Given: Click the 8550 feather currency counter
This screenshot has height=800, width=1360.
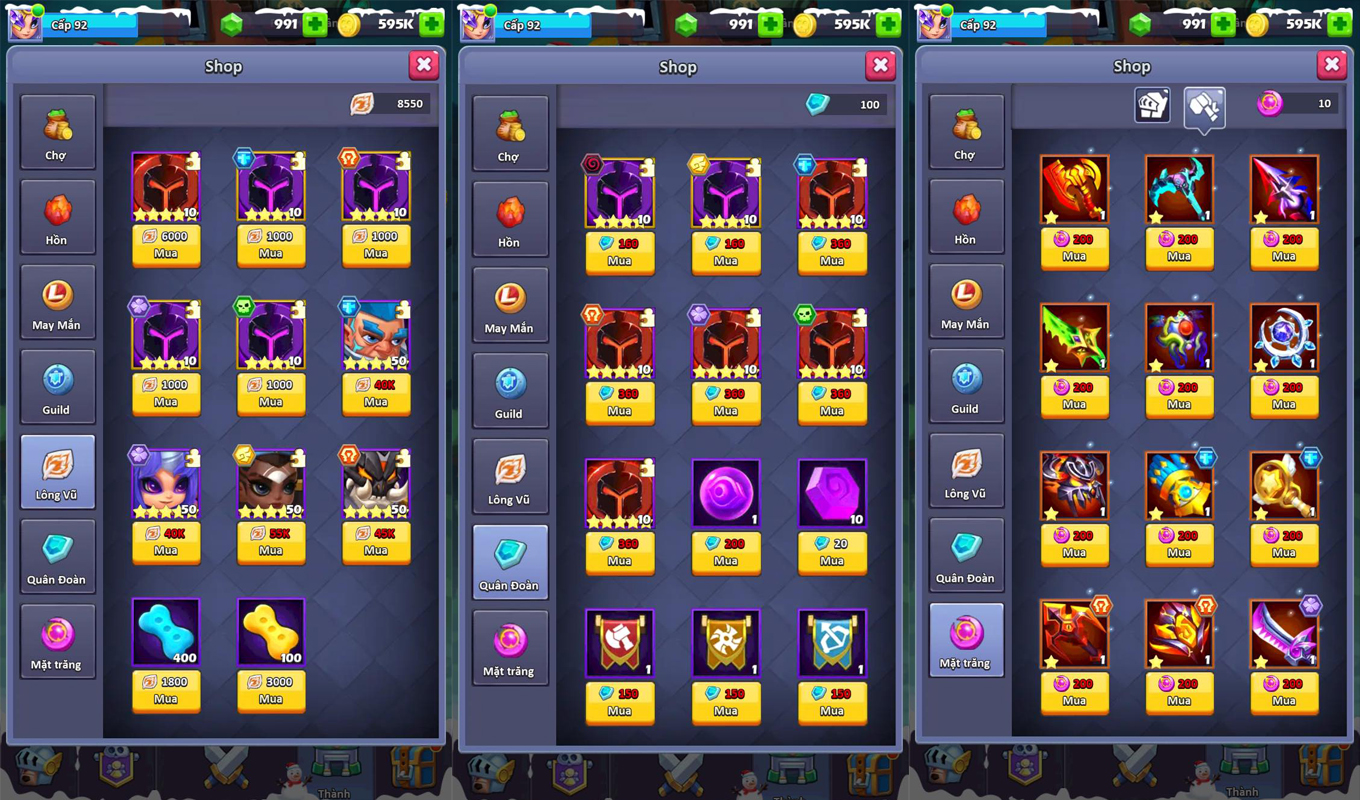Looking at the screenshot, I should coord(389,103).
